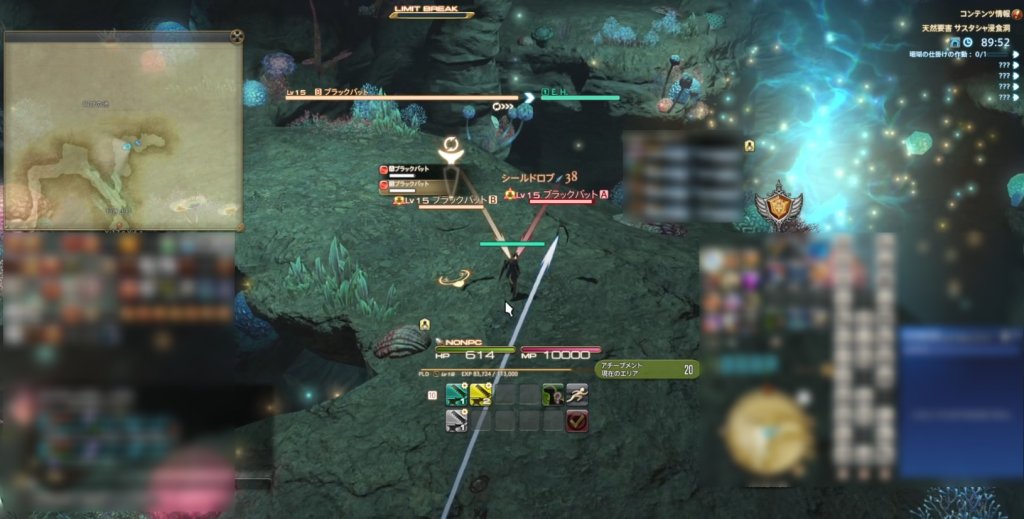Screen dimensions: 1024x519
Task: Open the アチーブメント area notification
Action: (647, 369)
